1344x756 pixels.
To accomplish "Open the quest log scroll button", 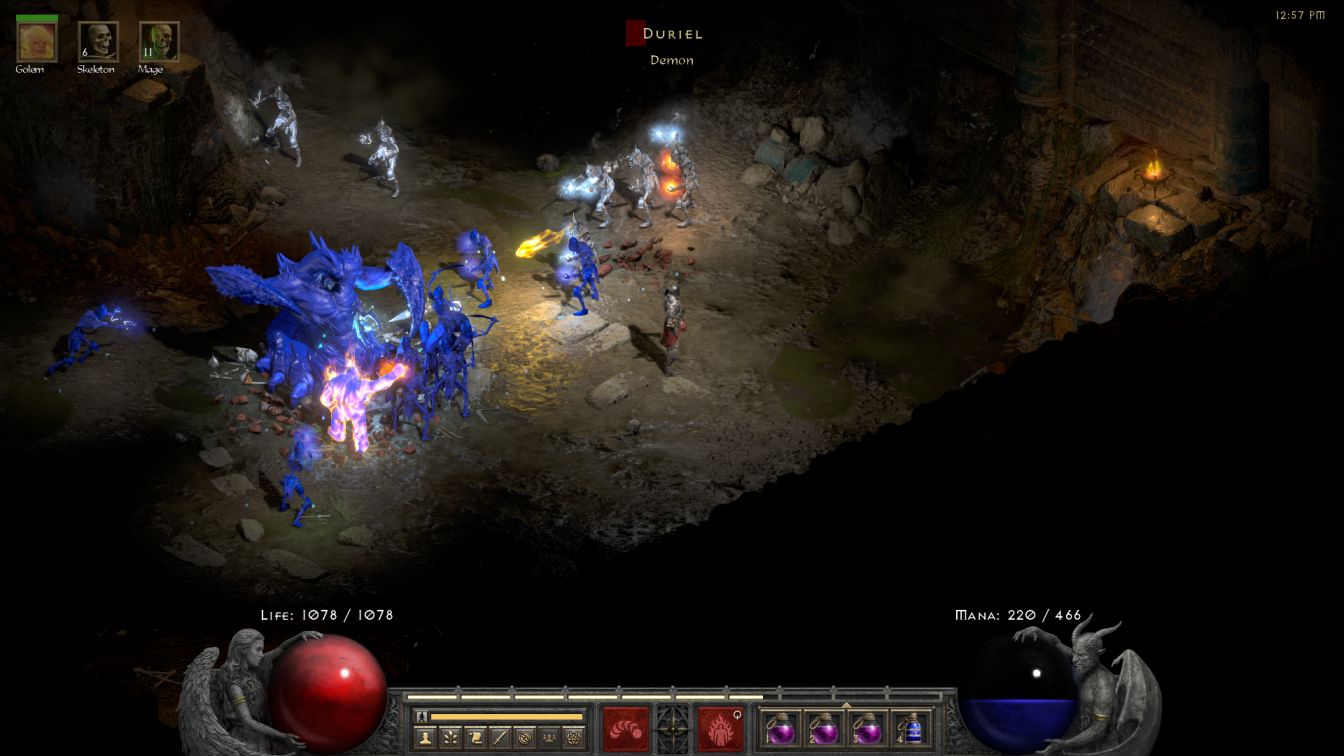I will tap(475, 738).
